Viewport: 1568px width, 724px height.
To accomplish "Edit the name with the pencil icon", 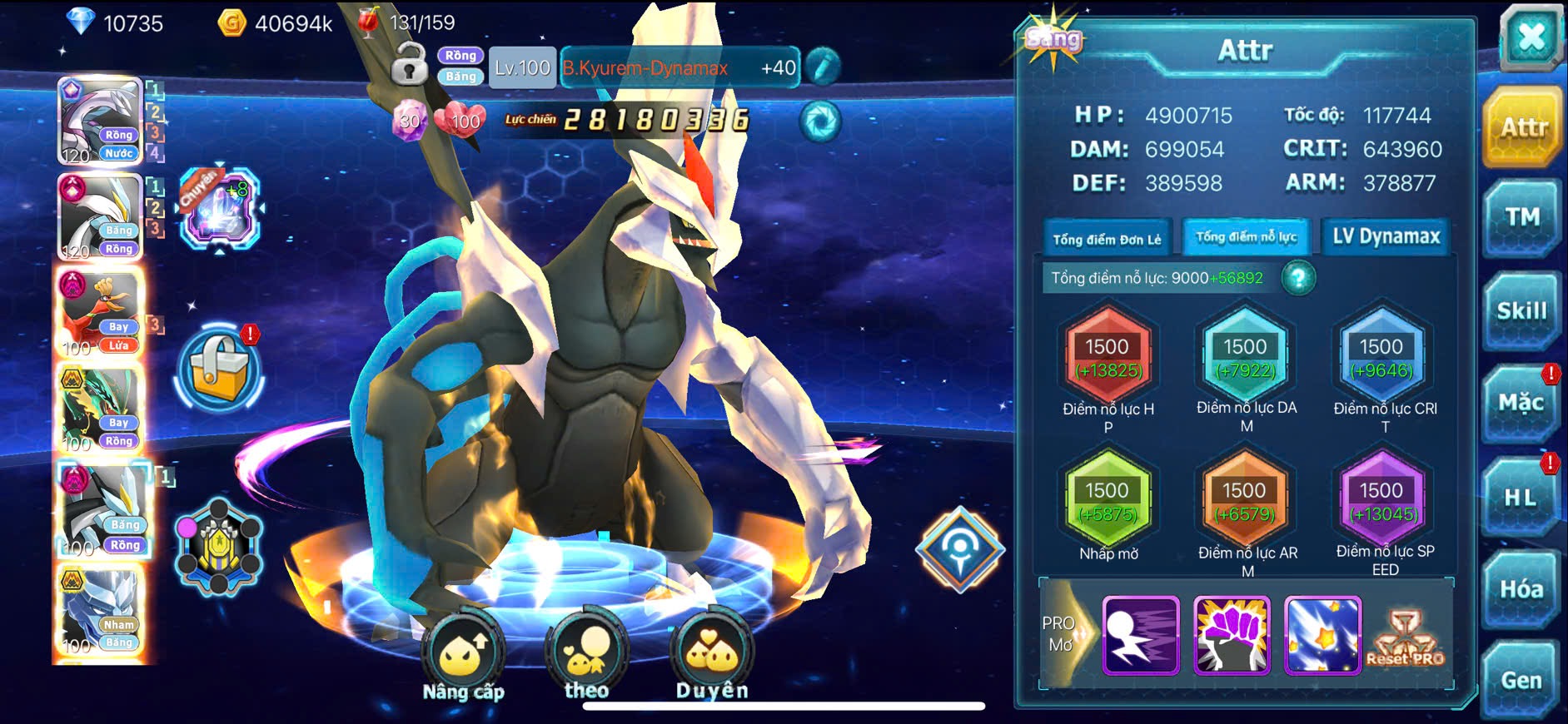I will 822,67.
